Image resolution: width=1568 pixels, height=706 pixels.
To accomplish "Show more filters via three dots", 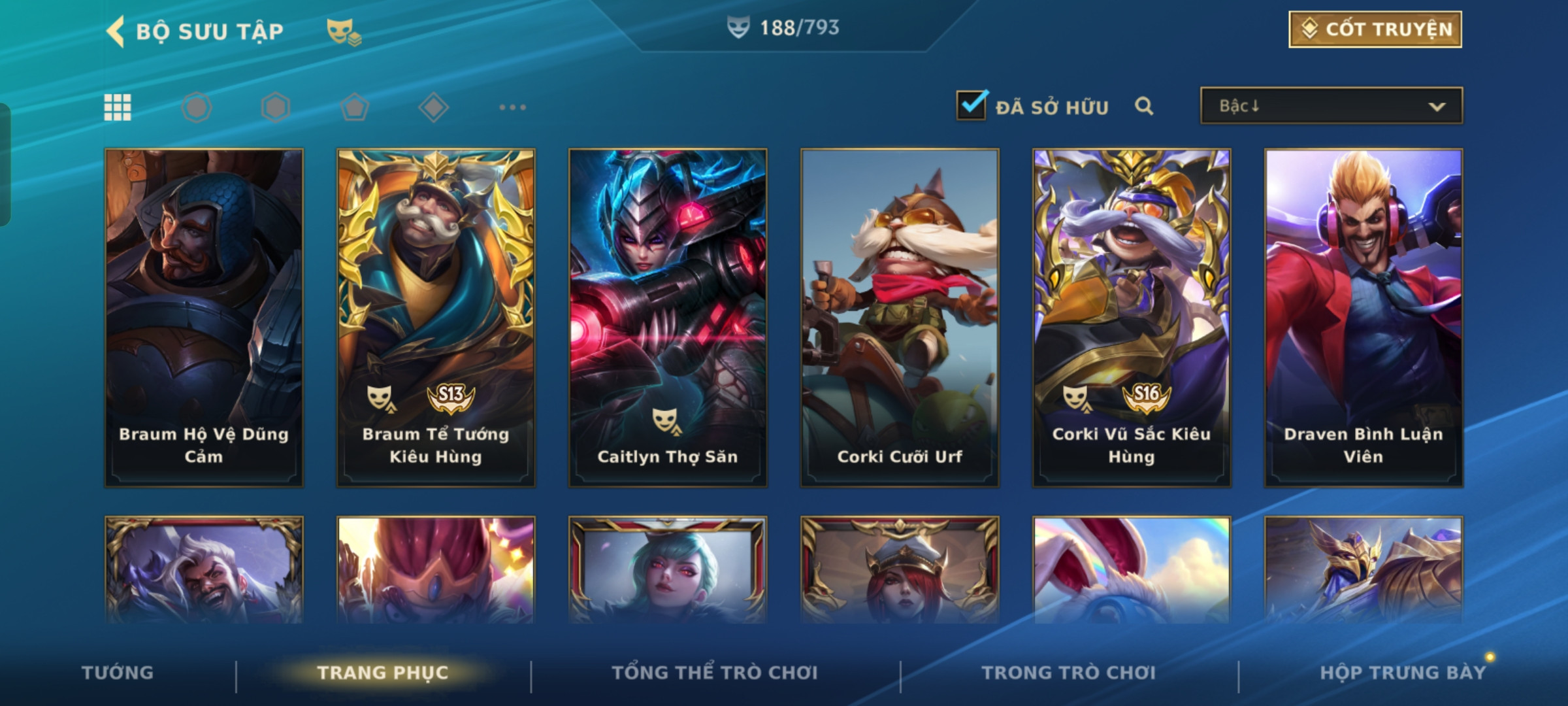I will 512,107.
